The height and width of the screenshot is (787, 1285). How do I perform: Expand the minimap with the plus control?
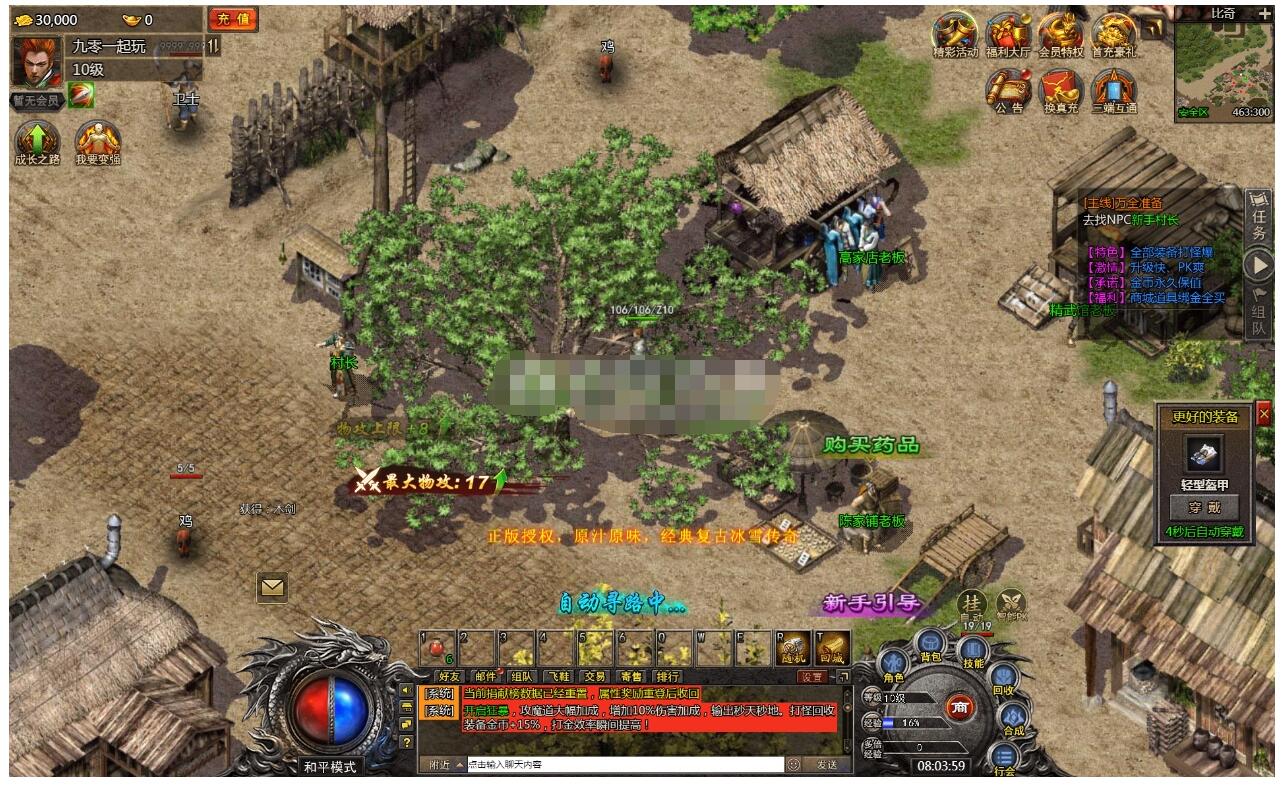(1265, 14)
